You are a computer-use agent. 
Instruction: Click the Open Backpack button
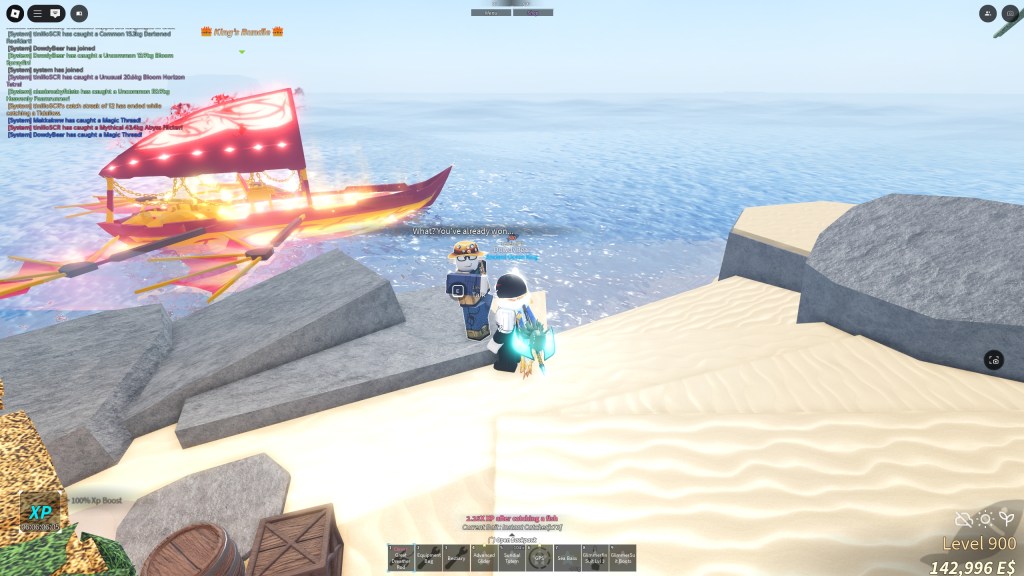pos(512,539)
